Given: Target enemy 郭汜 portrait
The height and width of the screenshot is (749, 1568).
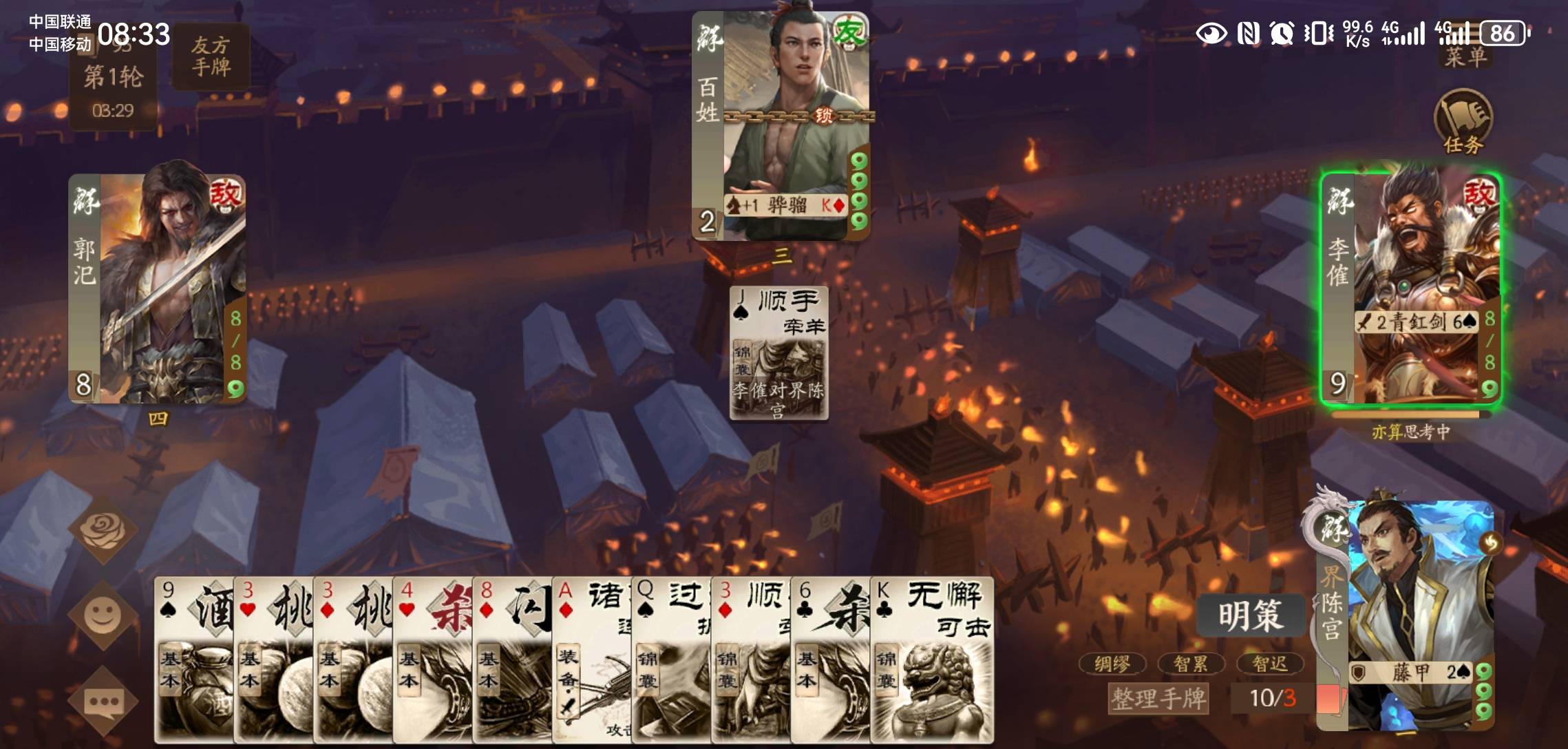Looking at the screenshot, I should pyautogui.click(x=157, y=289).
